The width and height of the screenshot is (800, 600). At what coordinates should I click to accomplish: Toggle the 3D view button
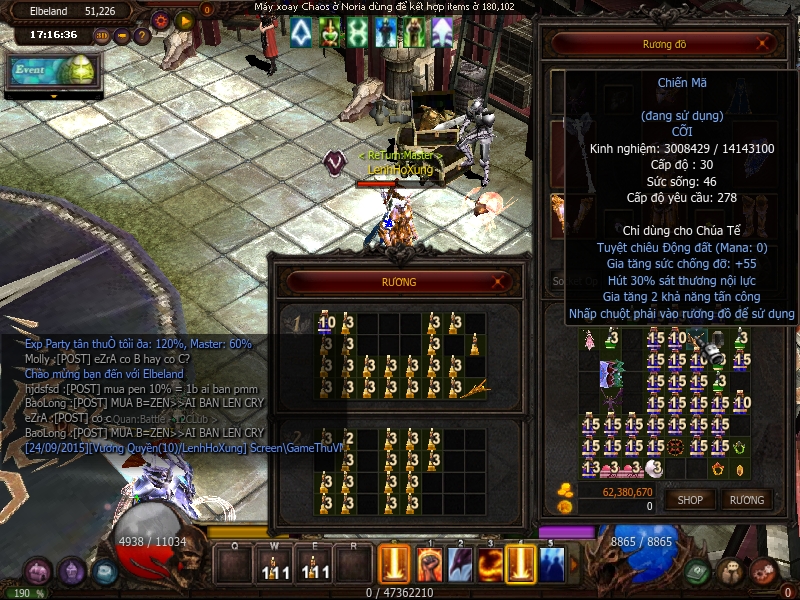(102, 36)
